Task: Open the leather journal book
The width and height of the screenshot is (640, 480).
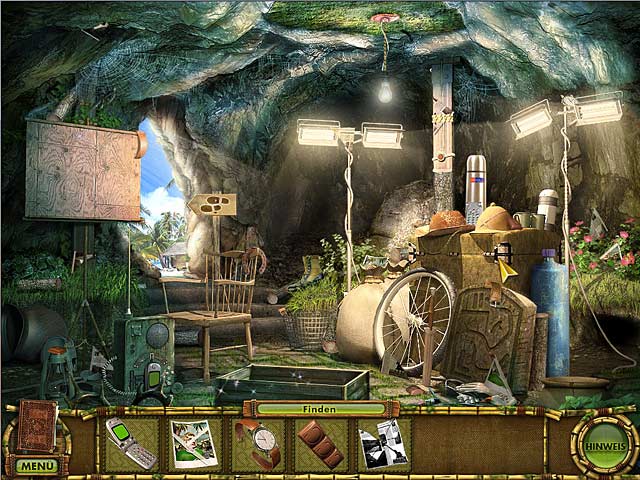Action: coord(37,427)
